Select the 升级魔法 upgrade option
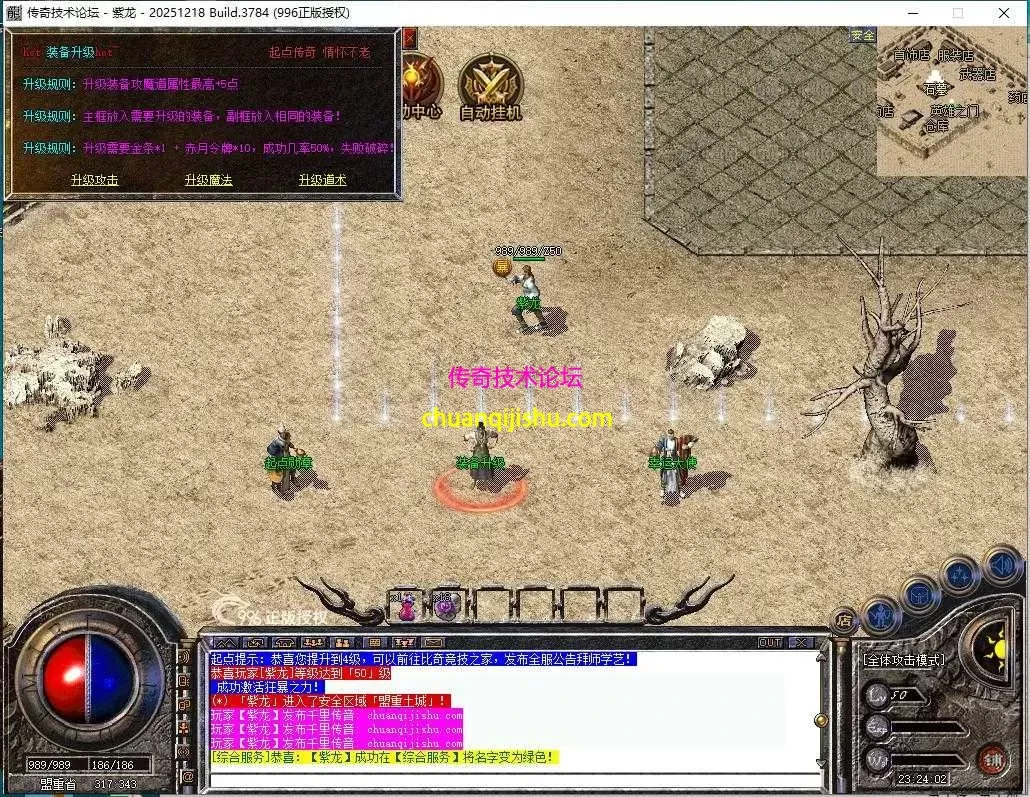 click(x=208, y=180)
